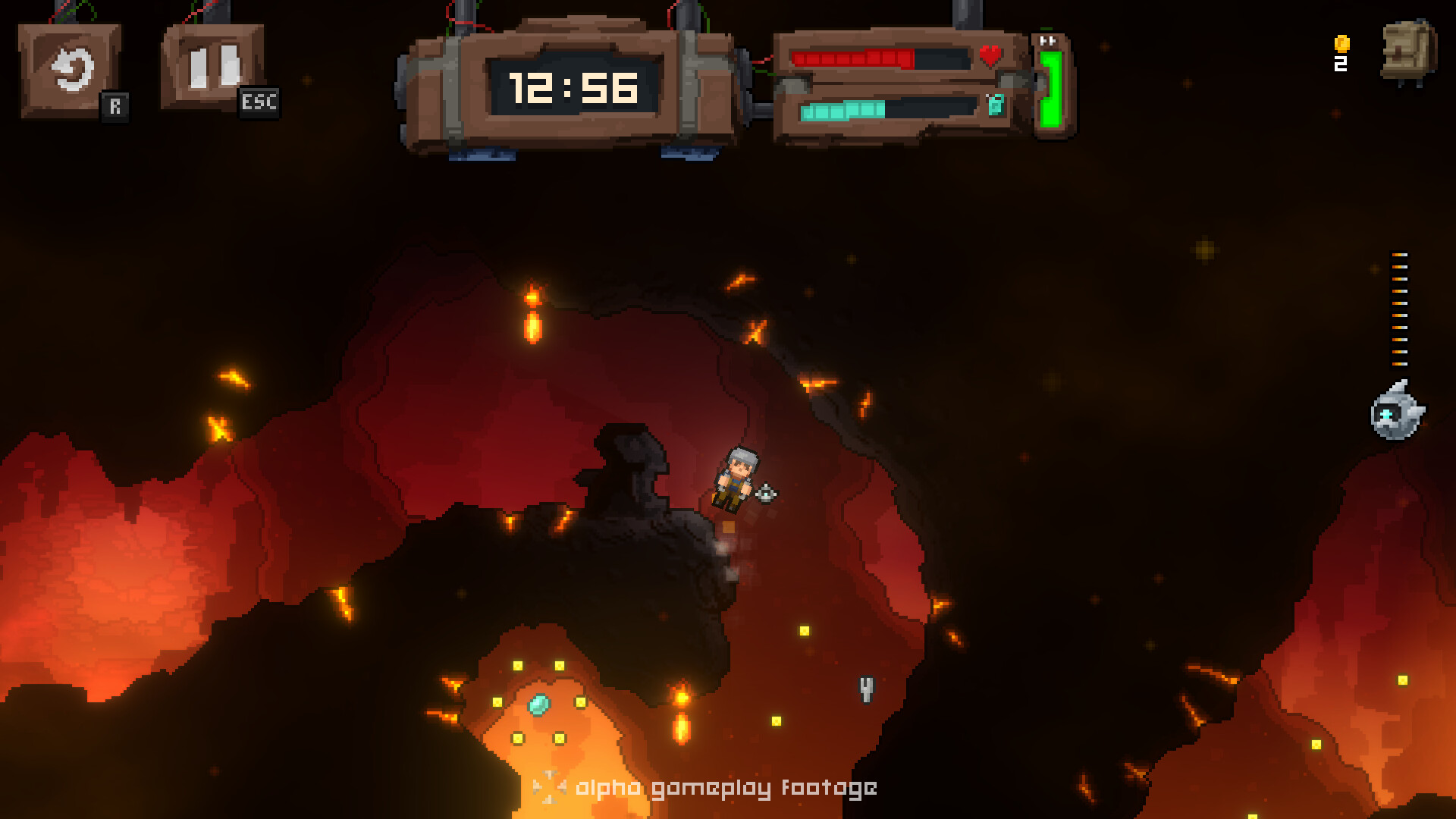
Task: Select the jetpack icon beside the fuel bar
Action: tap(995, 106)
